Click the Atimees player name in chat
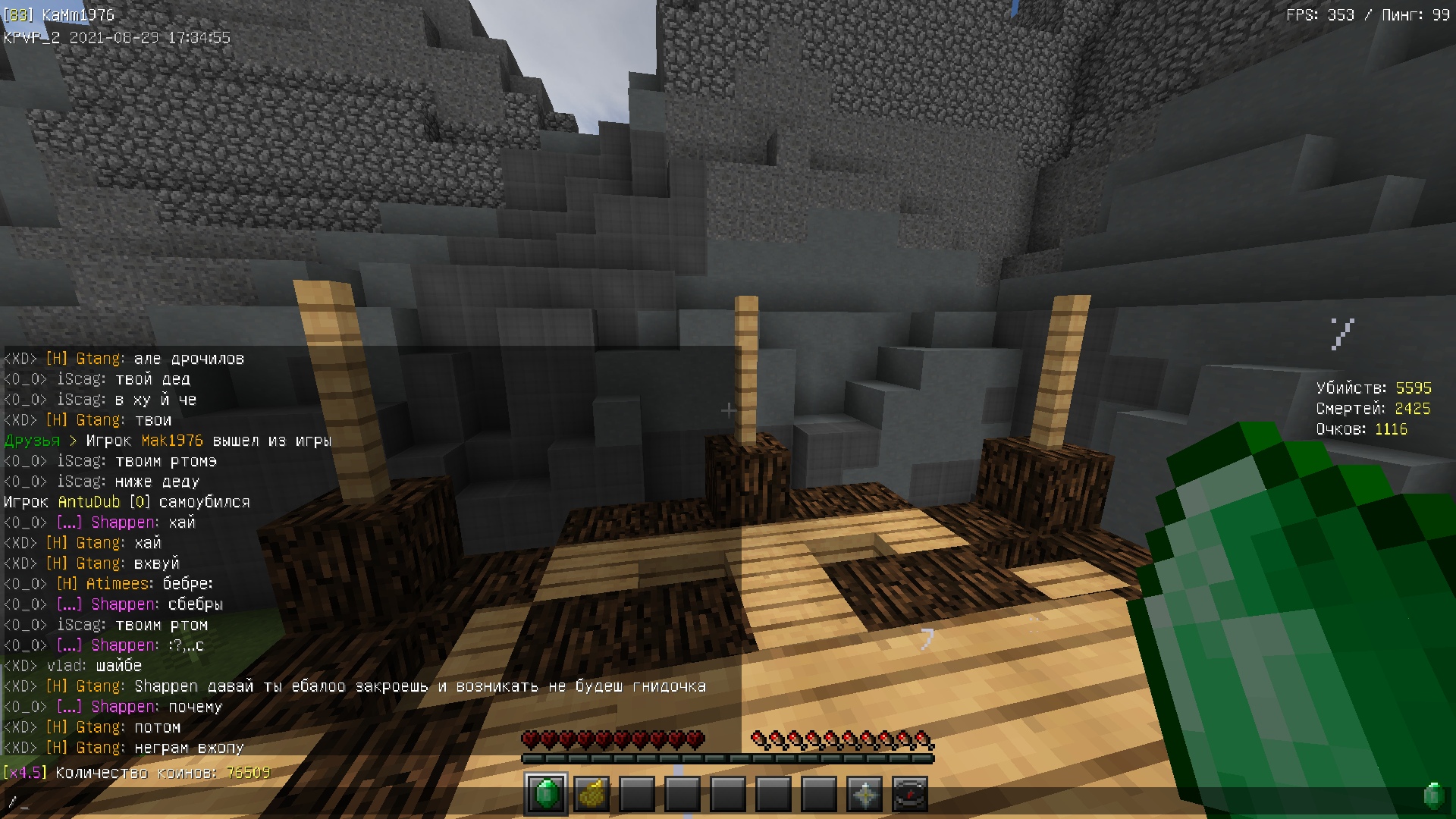 coord(118,584)
